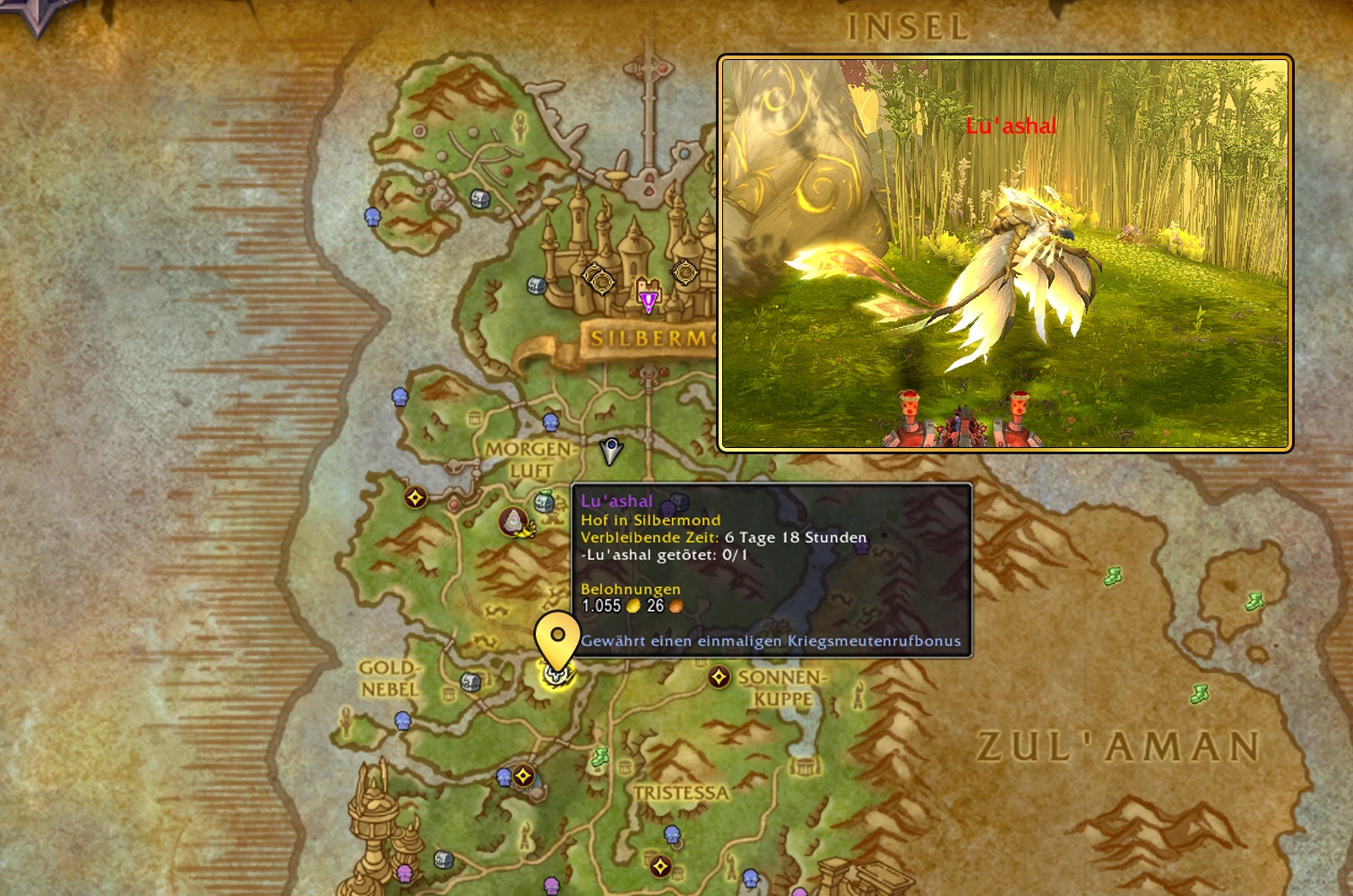Click the gold coin reward icon in the tooltip

tap(632, 605)
